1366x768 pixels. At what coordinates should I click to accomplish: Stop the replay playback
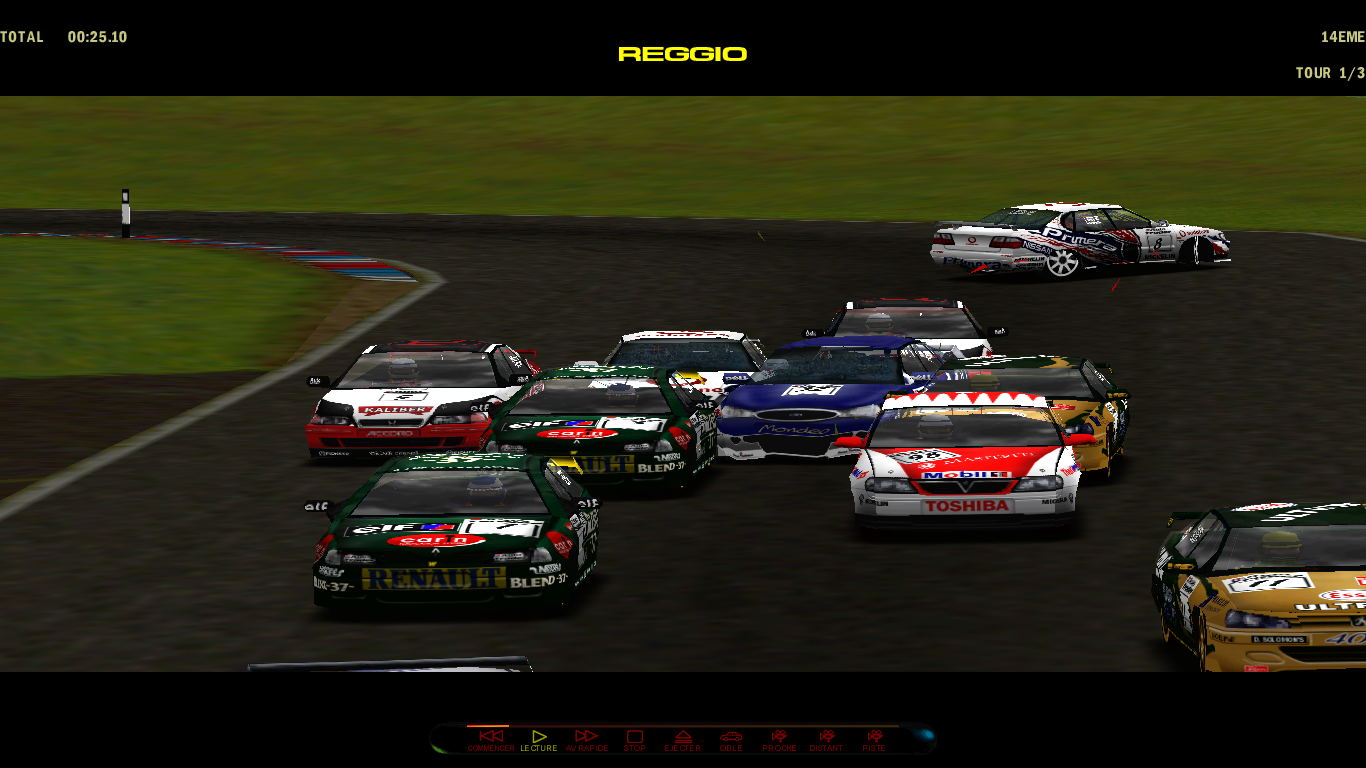click(635, 738)
